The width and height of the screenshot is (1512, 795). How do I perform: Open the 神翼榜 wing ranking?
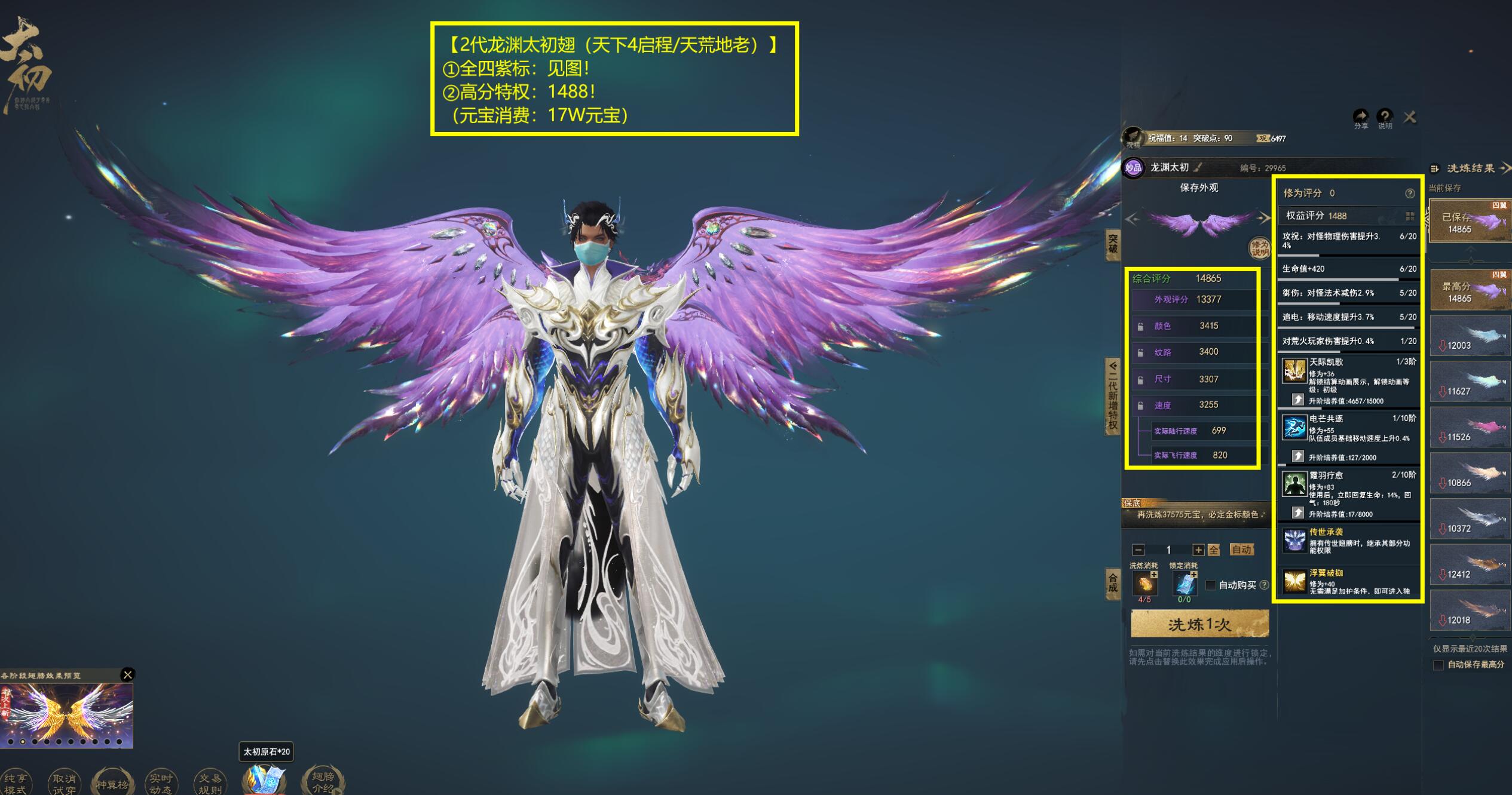(x=112, y=783)
